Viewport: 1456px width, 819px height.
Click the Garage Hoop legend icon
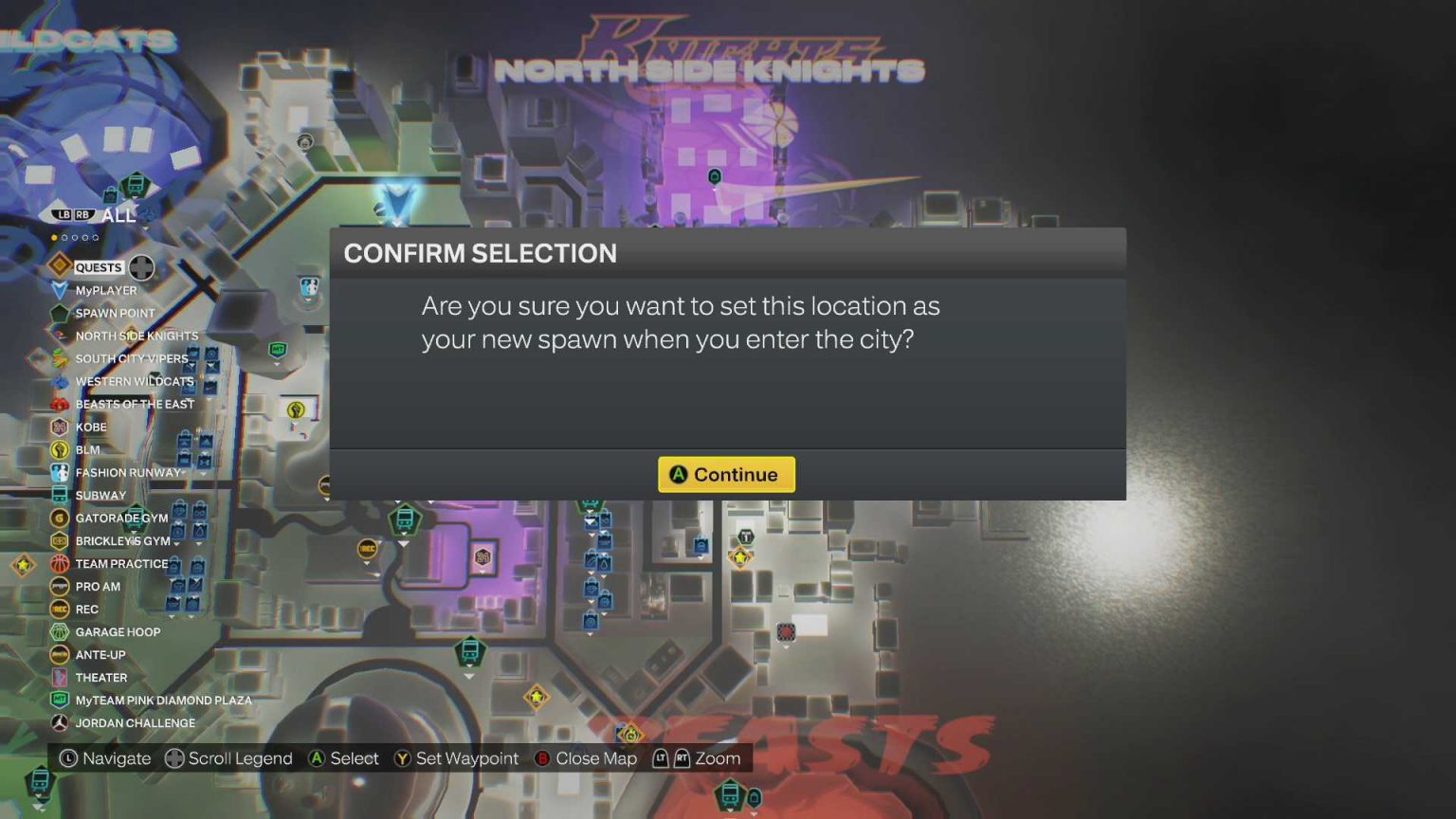(61, 632)
